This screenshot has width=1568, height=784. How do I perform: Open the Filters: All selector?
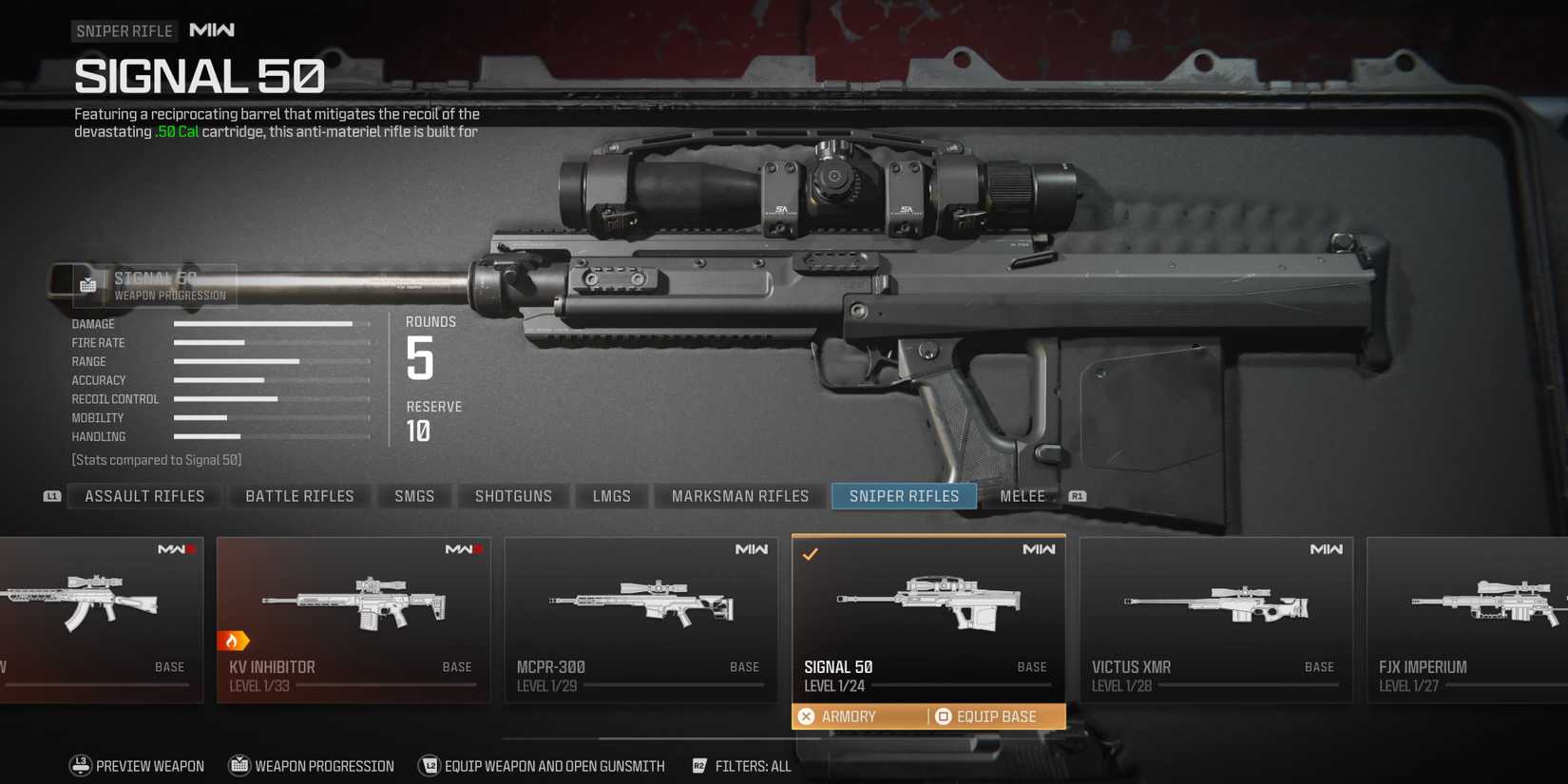pyautogui.click(x=755, y=765)
